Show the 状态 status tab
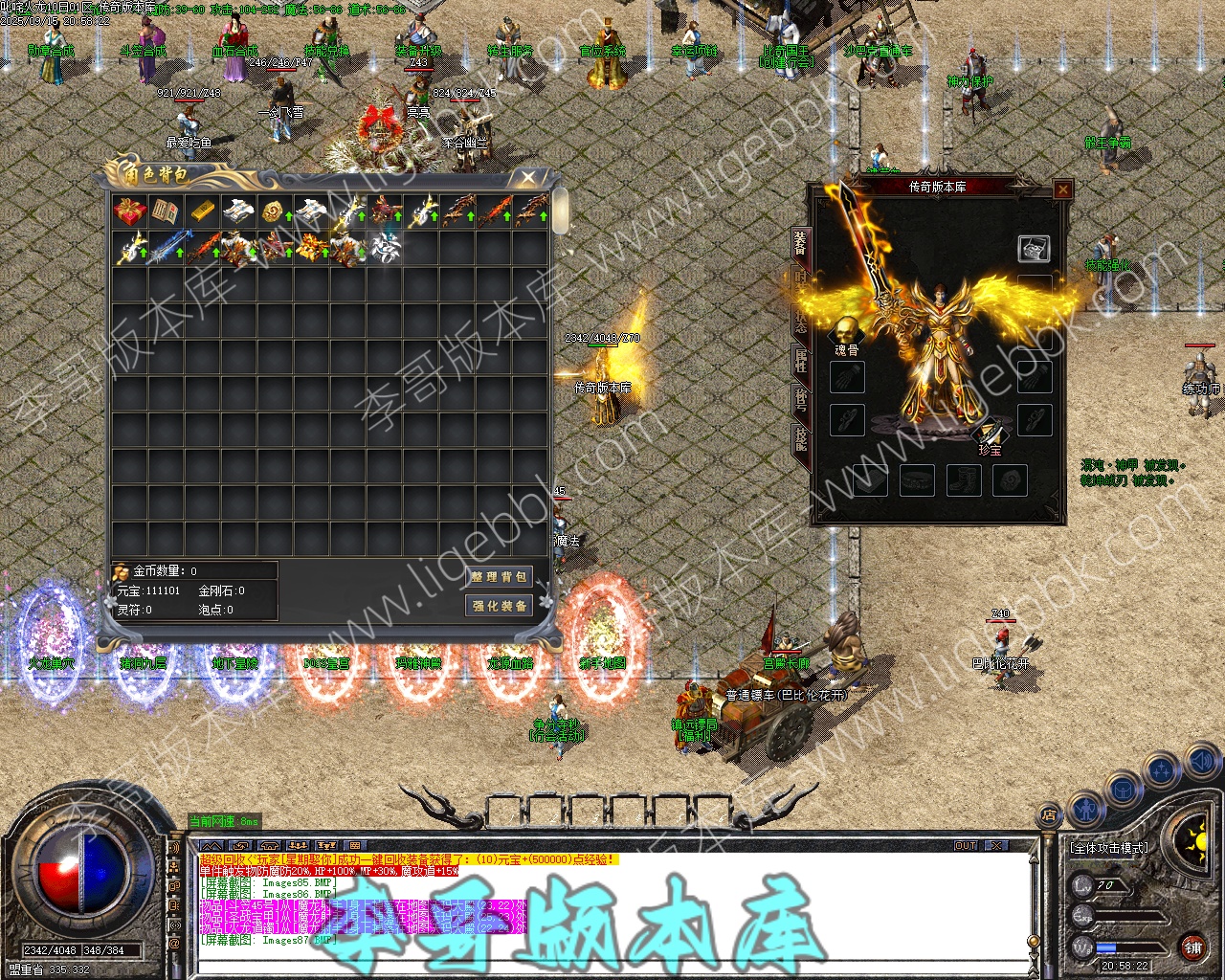The width and height of the screenshot is (1225, 980). pos(800,321)
